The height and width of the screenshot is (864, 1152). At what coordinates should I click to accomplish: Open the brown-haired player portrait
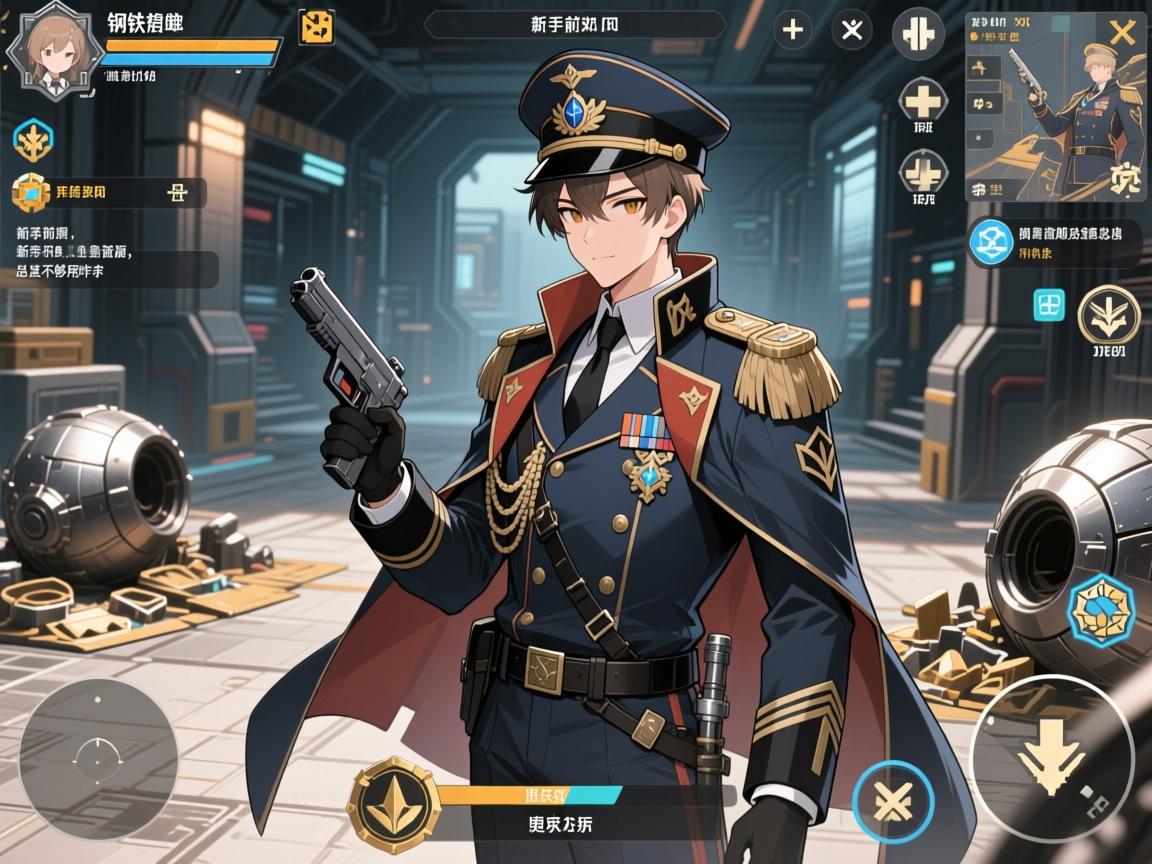click(x=51, y=52)
